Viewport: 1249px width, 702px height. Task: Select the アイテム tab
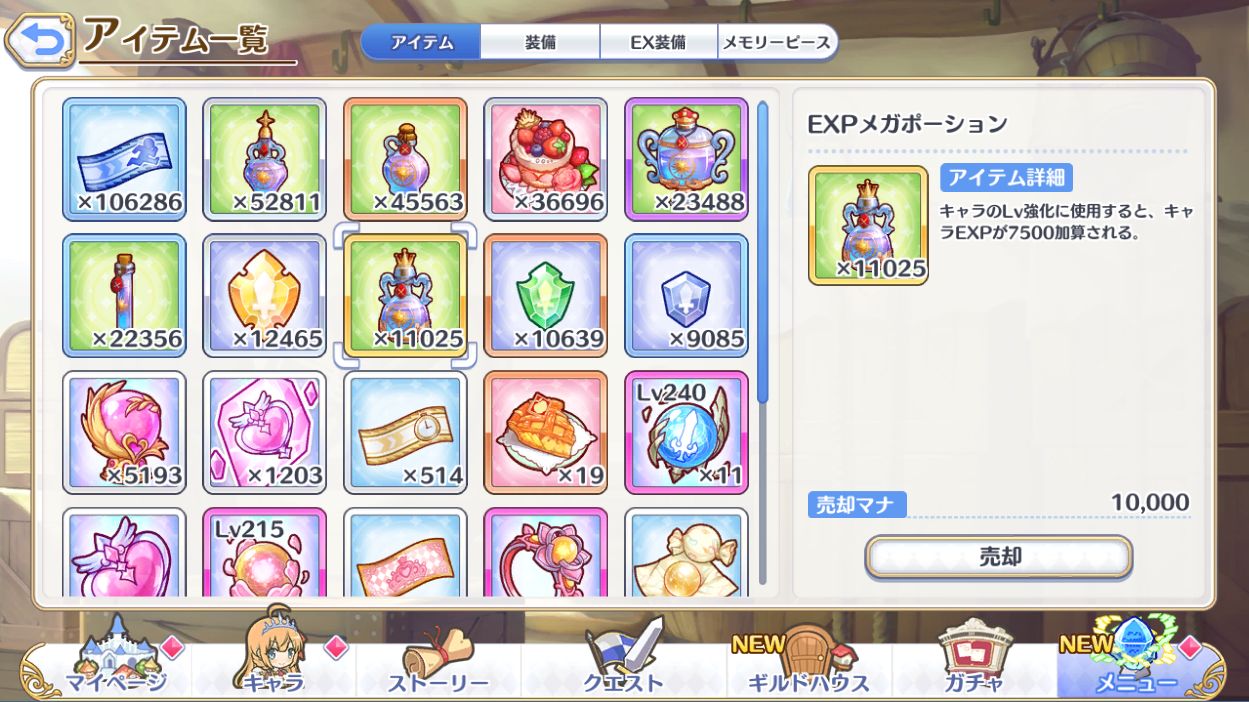[421, 43]
